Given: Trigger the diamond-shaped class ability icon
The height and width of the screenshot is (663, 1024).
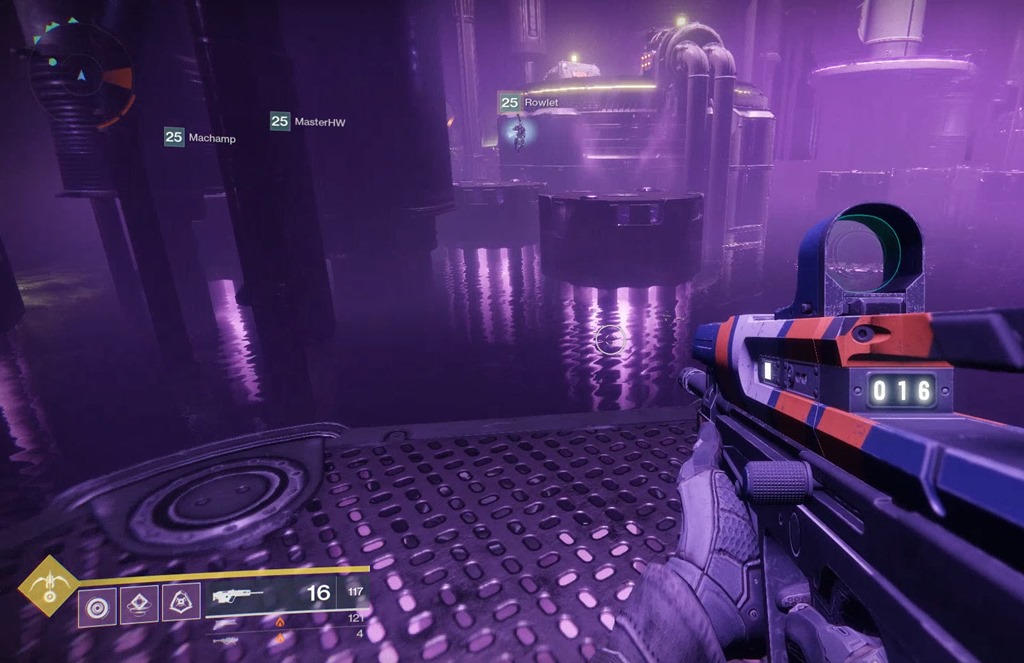Looking at the screenshot, I should (x=139, y=604).
